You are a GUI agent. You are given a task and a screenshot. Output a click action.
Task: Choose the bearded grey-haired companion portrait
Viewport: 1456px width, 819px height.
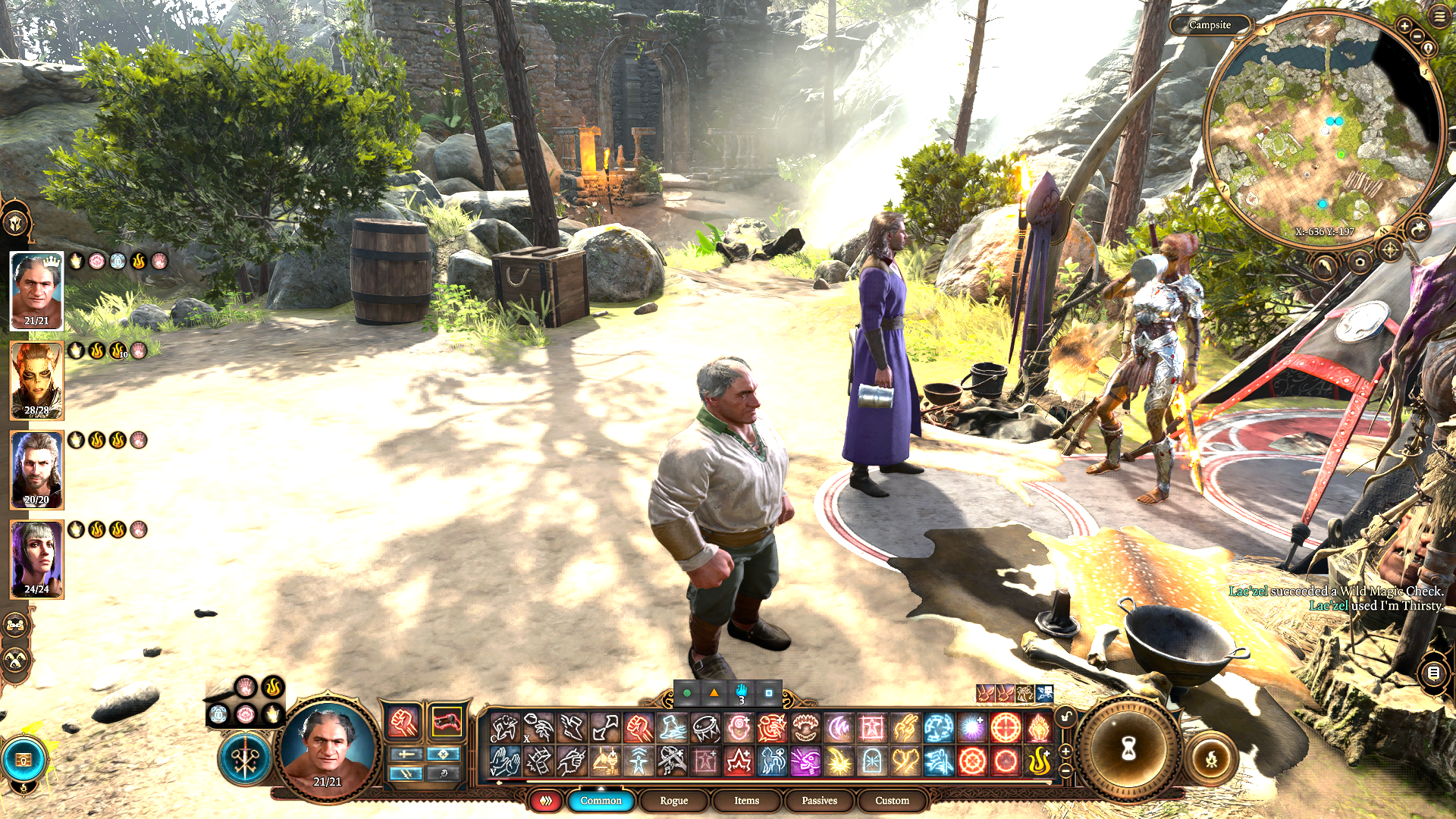point(36,470)
